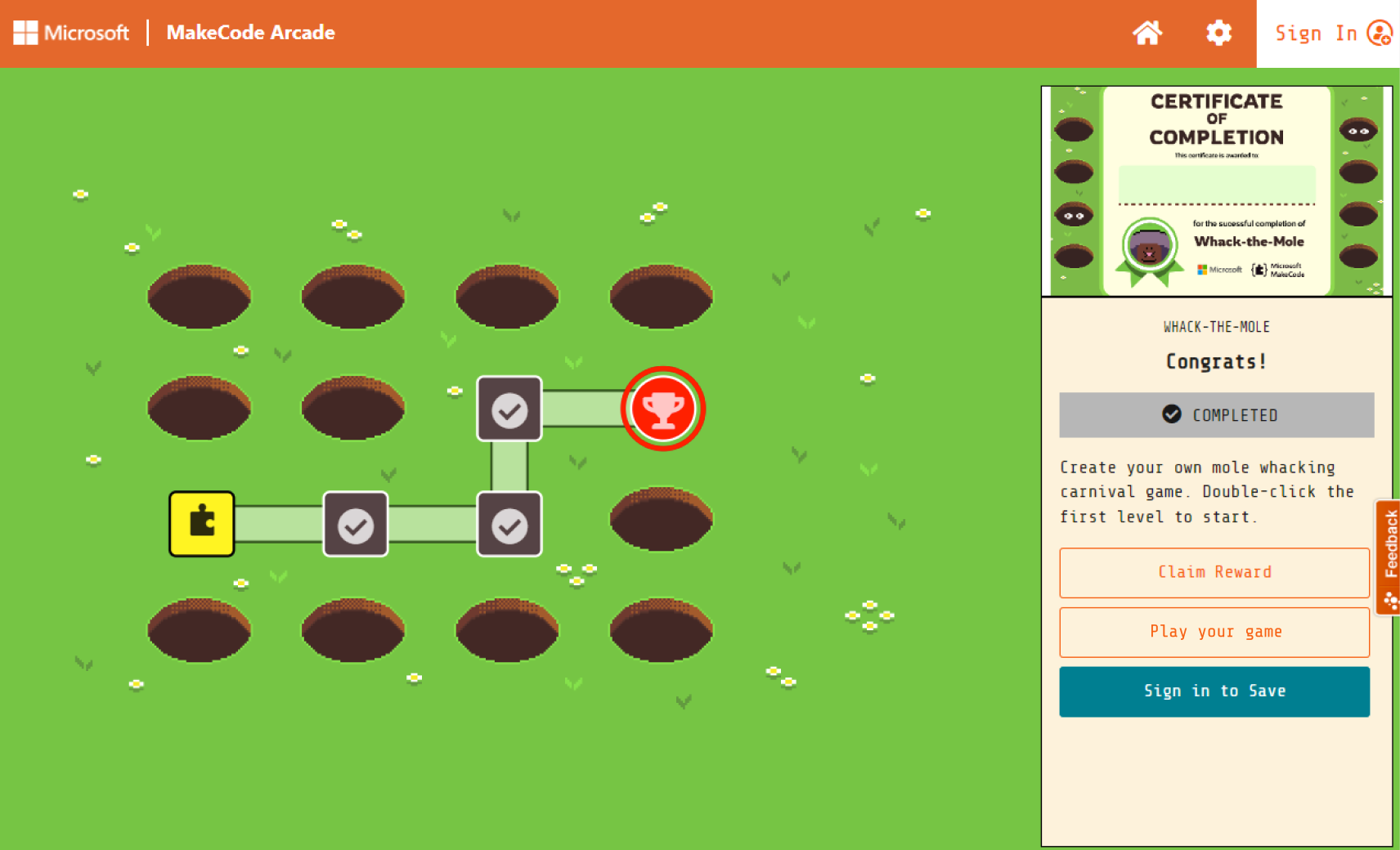Viewport: 1400px width, 850px height.
Task: Click the mole hole below the trophy node
Action: click(x=661, y=518)
